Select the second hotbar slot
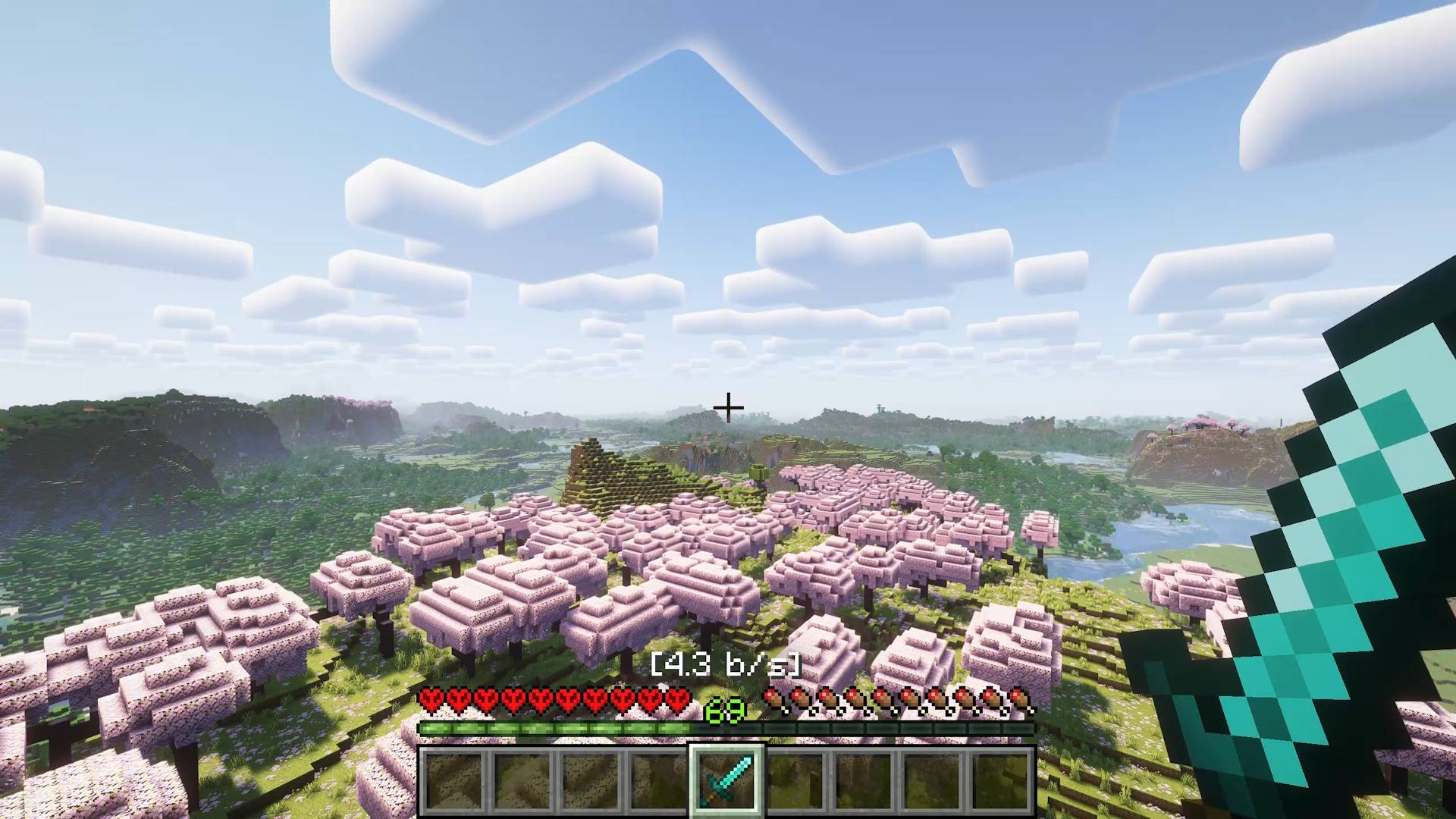 [x=523, y=783]
